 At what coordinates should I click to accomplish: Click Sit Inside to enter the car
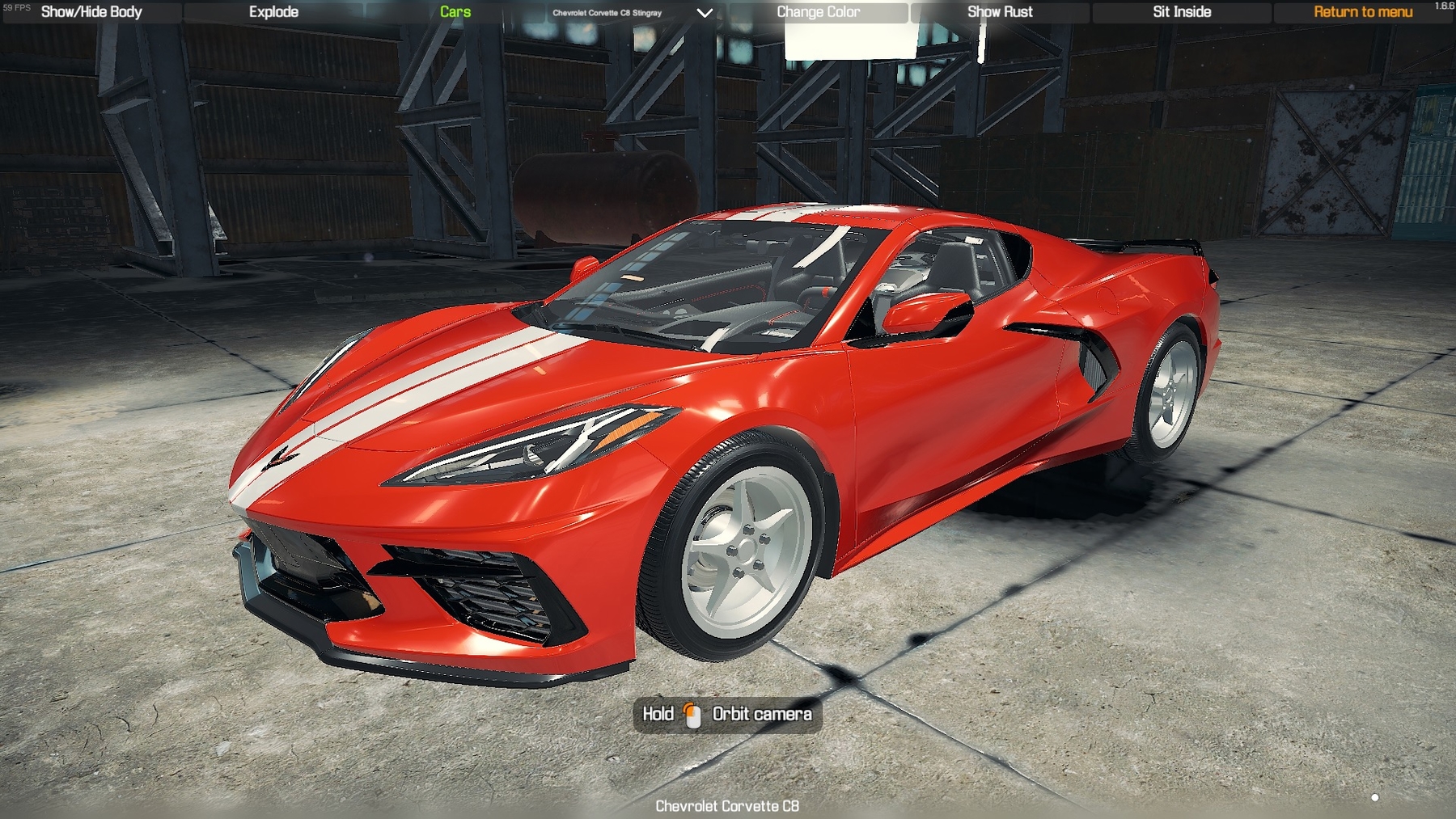tap(1179, 11)
